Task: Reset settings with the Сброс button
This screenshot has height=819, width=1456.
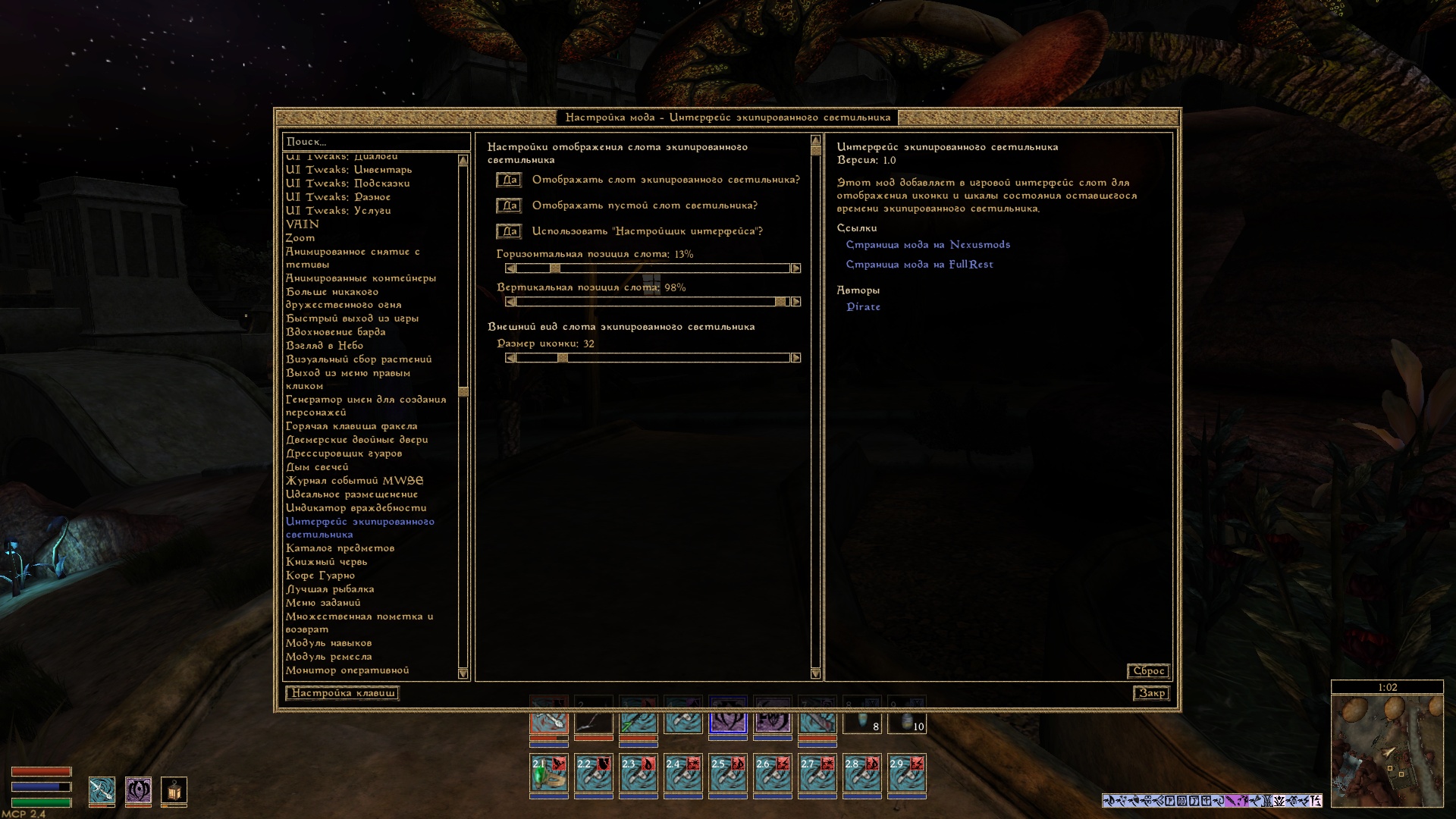Action: [1148, 671]
